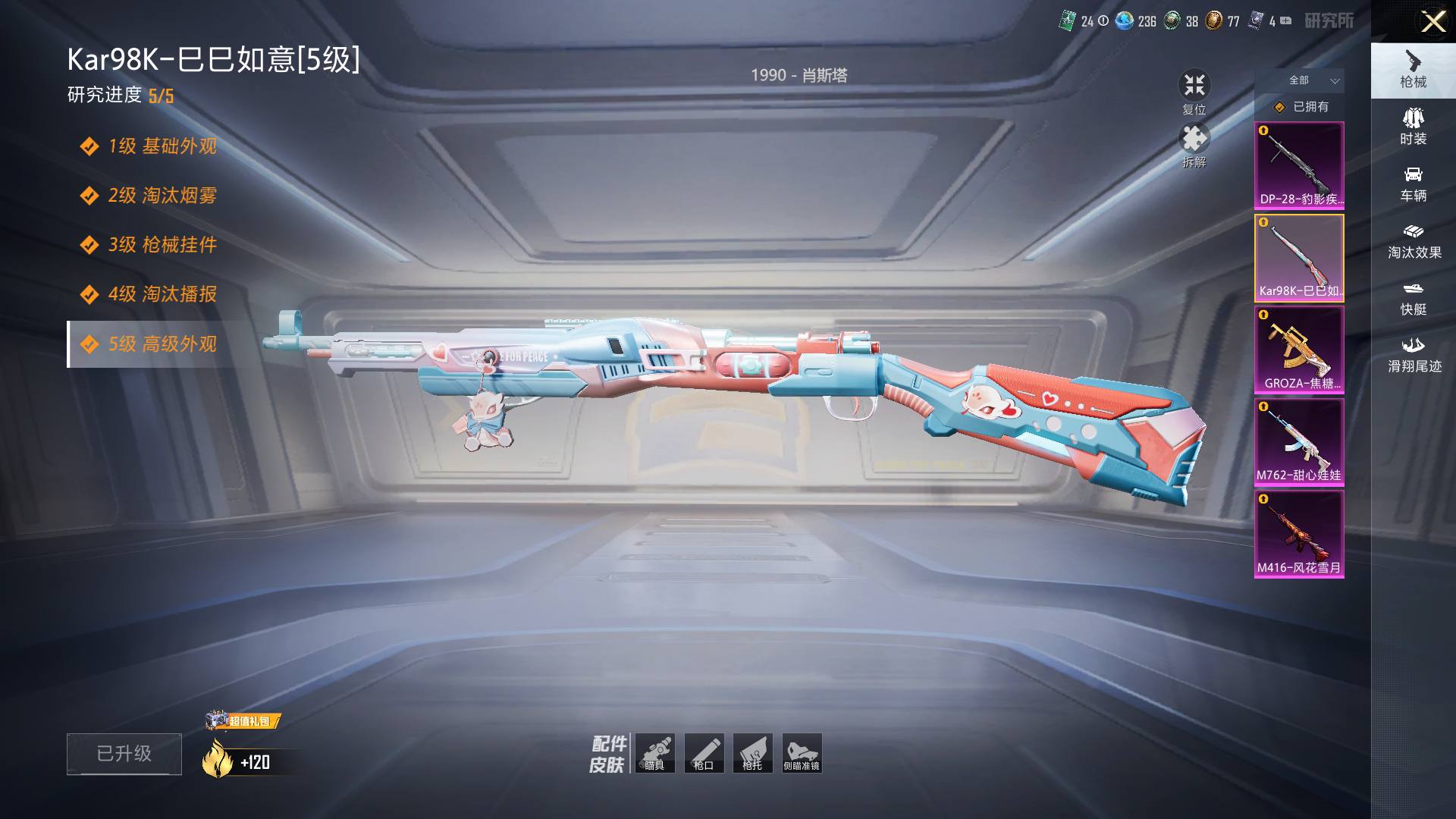
Task: Choose the GROZA skin thumbnail
Action: [x=1299, y=350]
